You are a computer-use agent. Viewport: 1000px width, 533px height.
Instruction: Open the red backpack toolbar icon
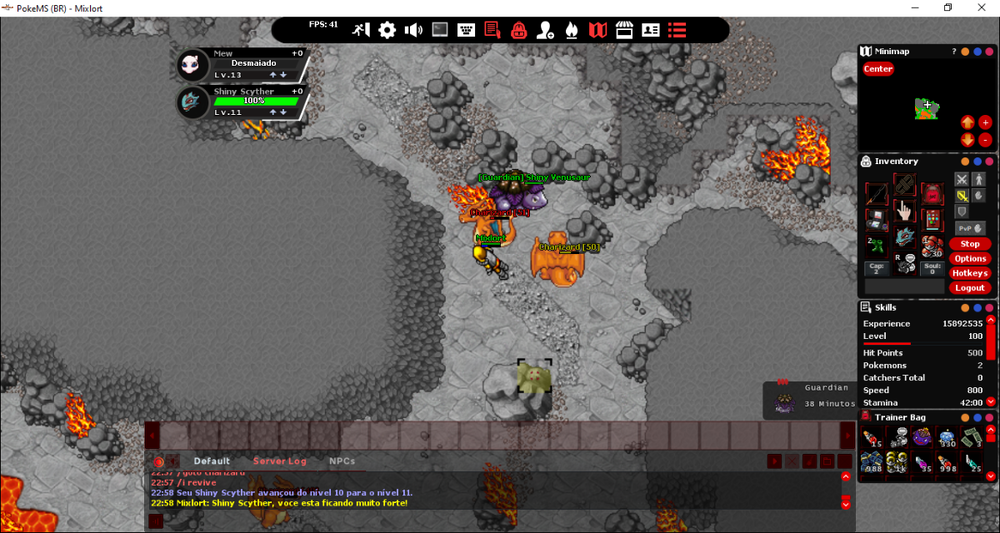[519, 30]
